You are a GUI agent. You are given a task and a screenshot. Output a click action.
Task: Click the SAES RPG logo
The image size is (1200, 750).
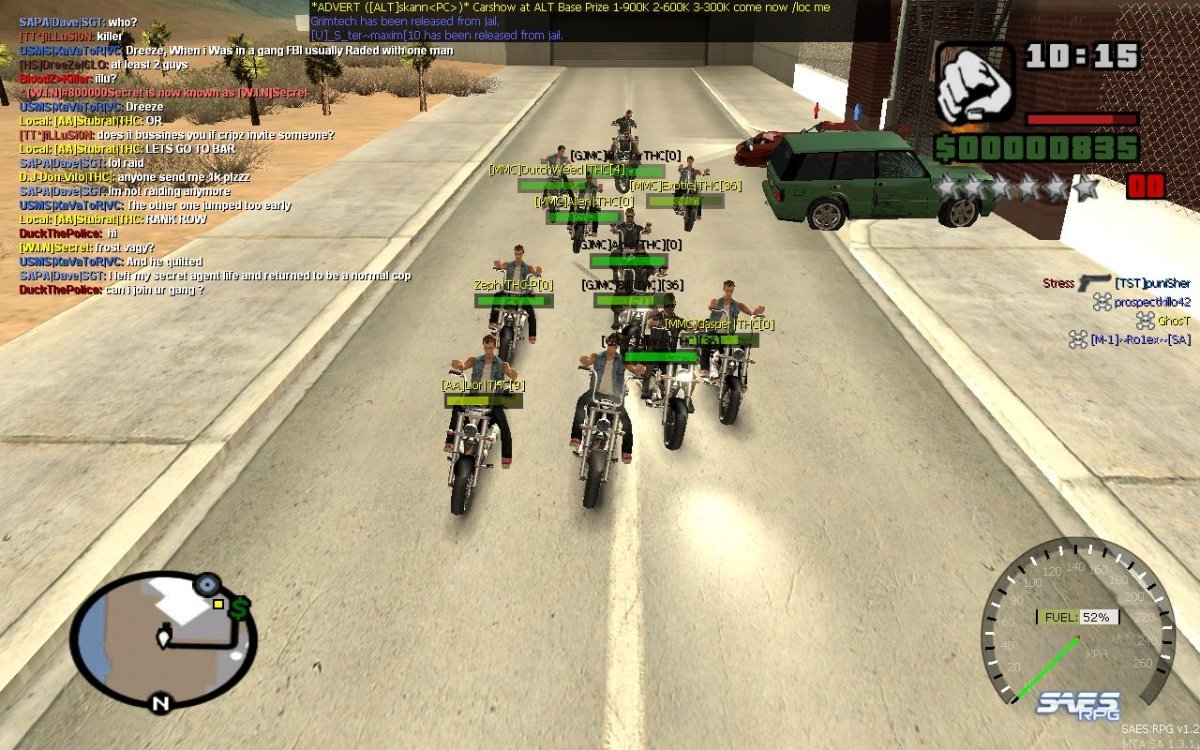1077,703
